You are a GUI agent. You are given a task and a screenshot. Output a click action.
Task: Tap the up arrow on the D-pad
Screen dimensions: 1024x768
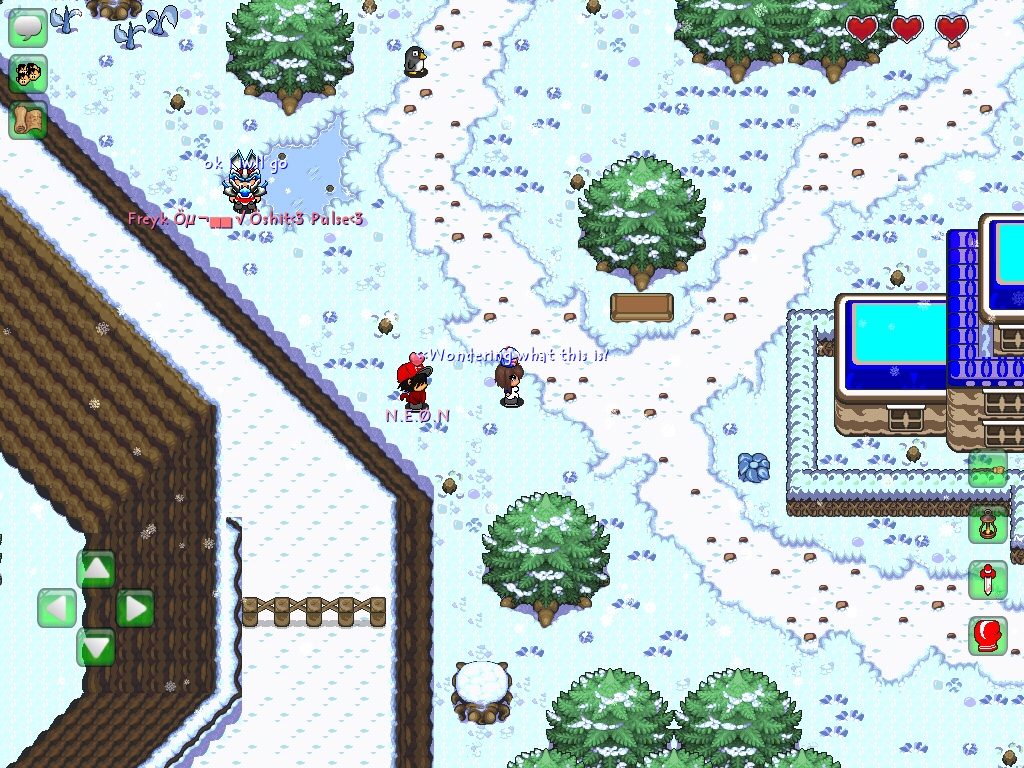96,569
